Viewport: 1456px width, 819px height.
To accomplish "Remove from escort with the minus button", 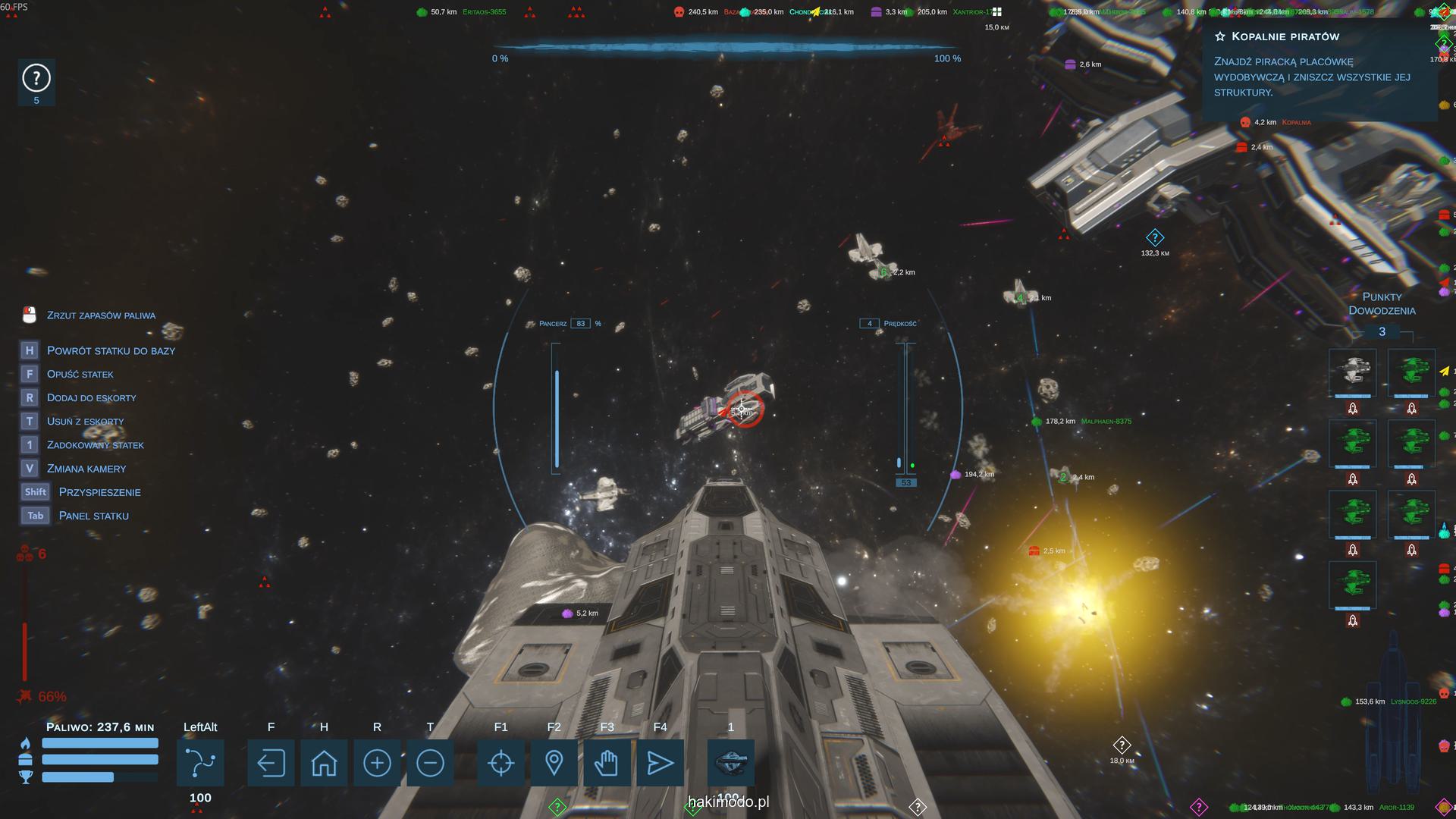I will click(x=430, y=763).
